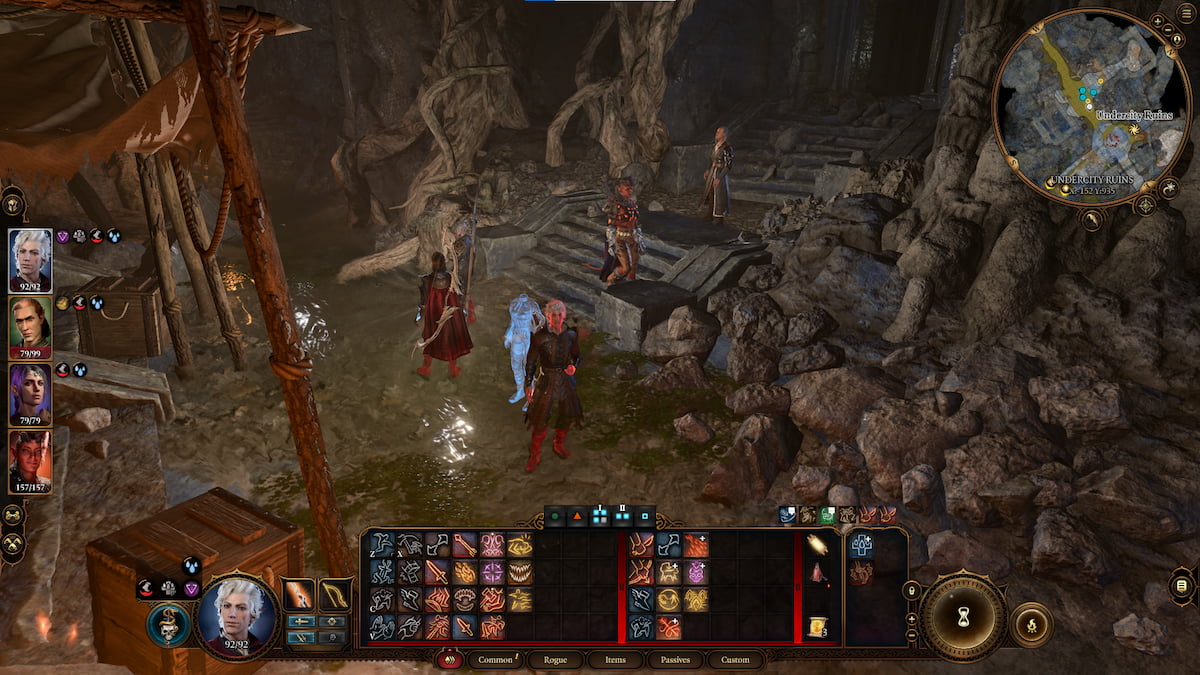The width and height of the screenshot is (1200, 675).
Task: Select the equipped bow ranged weapon slot
Action: pyautogui.click(x=335, y=595)
